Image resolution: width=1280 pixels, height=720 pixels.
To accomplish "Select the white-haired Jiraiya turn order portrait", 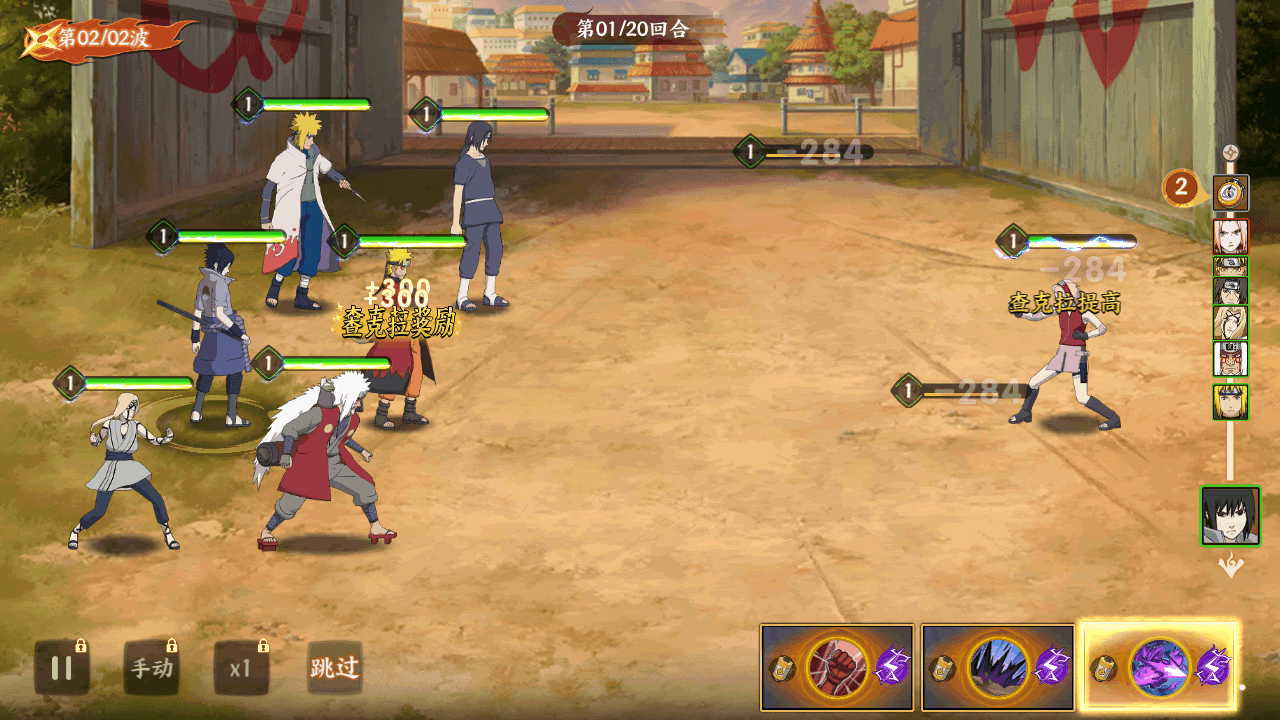I will point(1230,357).
